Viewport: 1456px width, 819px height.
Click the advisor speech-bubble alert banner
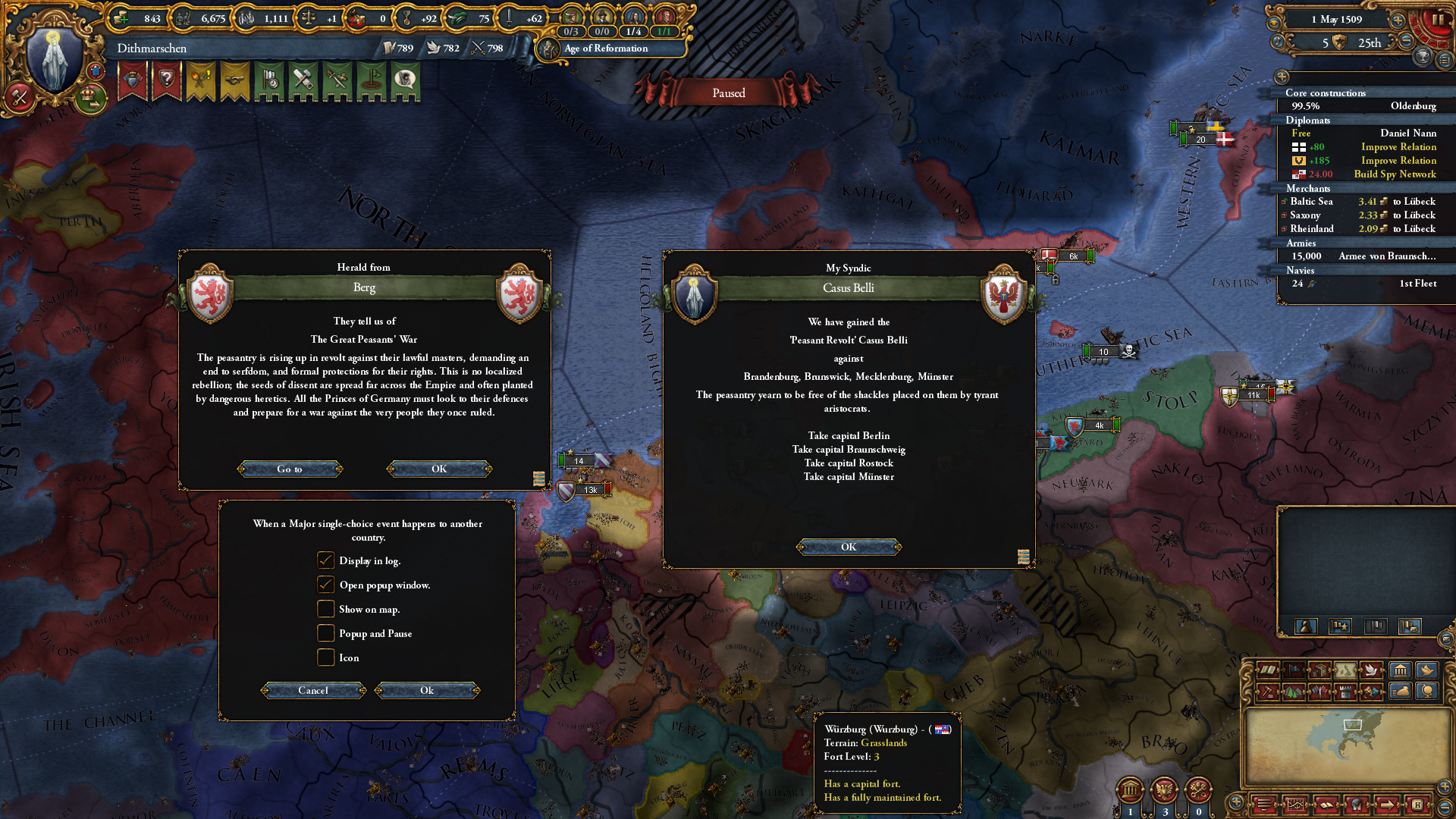tap(406, 81)
